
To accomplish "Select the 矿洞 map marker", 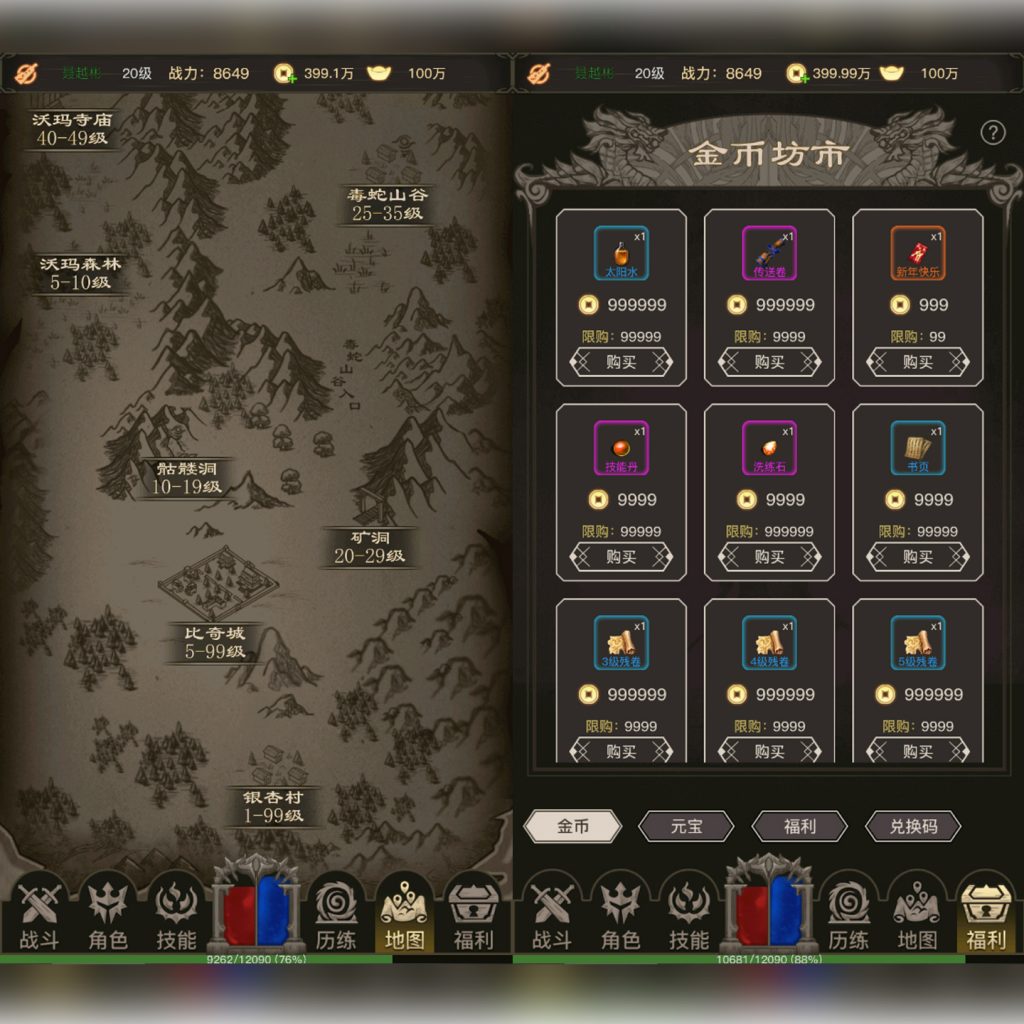I will [x=369, y=547].
